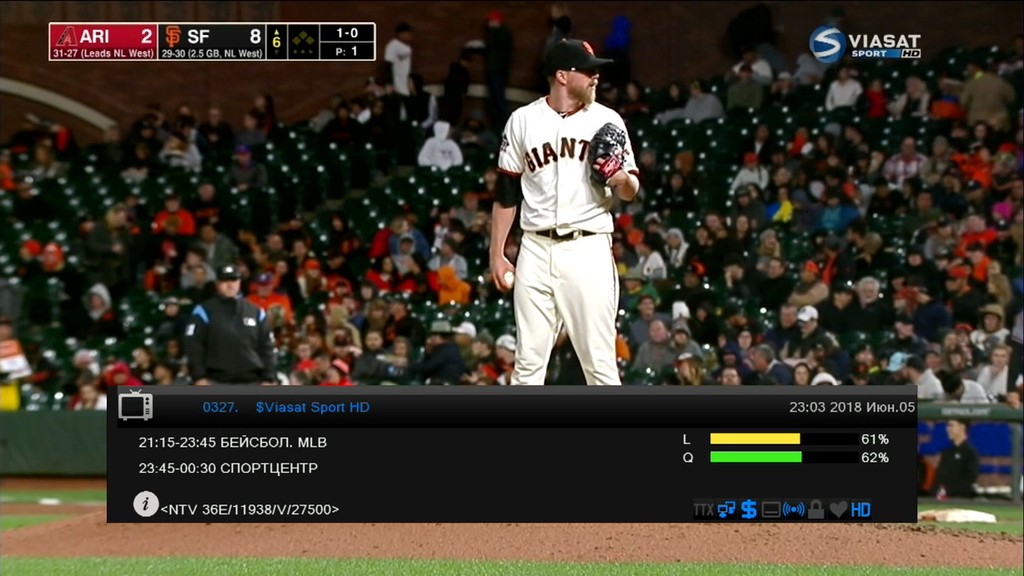Select the TV mode icon in the banner

(136, 405)
